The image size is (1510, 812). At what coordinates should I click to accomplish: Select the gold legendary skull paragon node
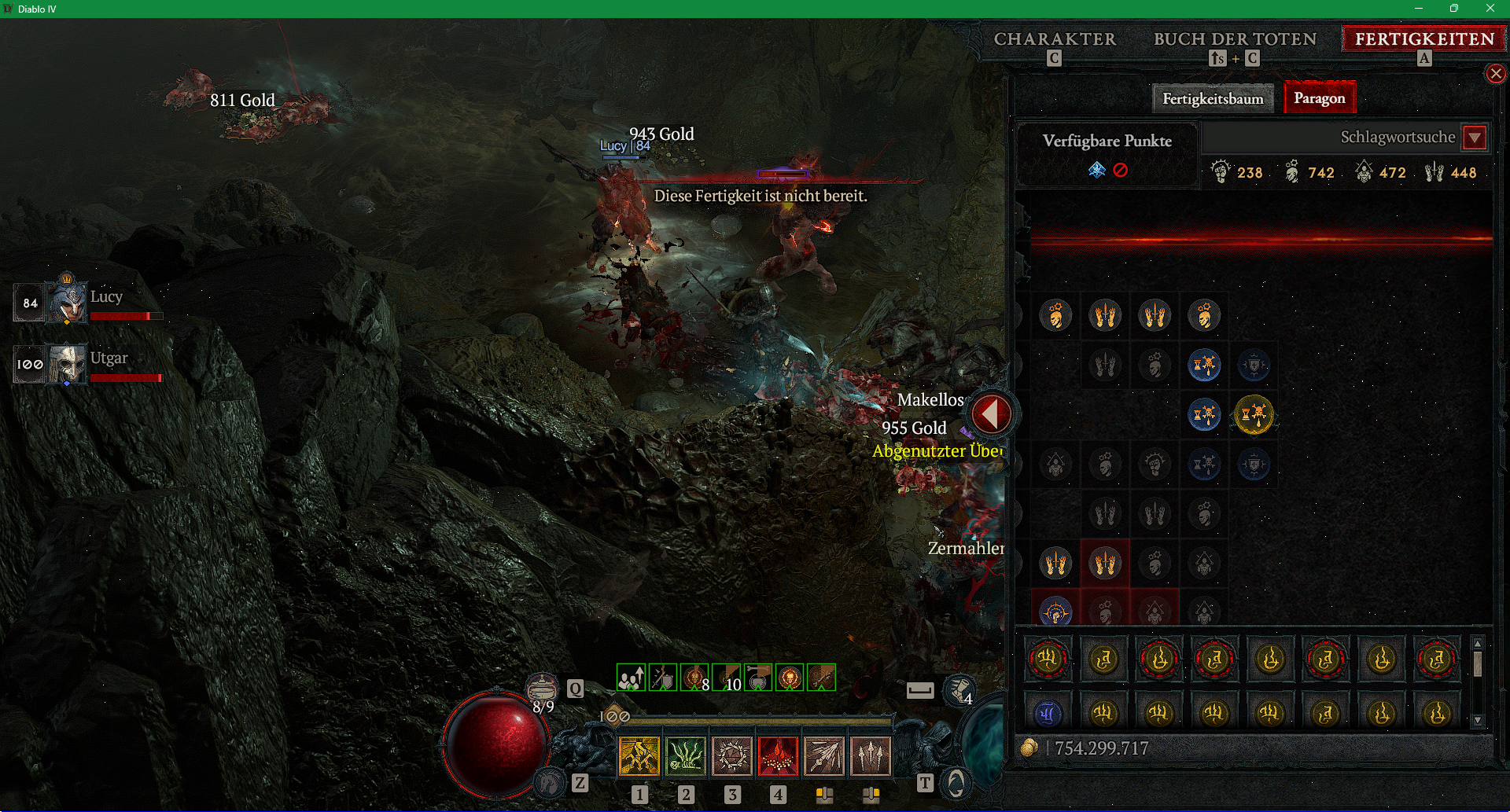(1254, 414)
